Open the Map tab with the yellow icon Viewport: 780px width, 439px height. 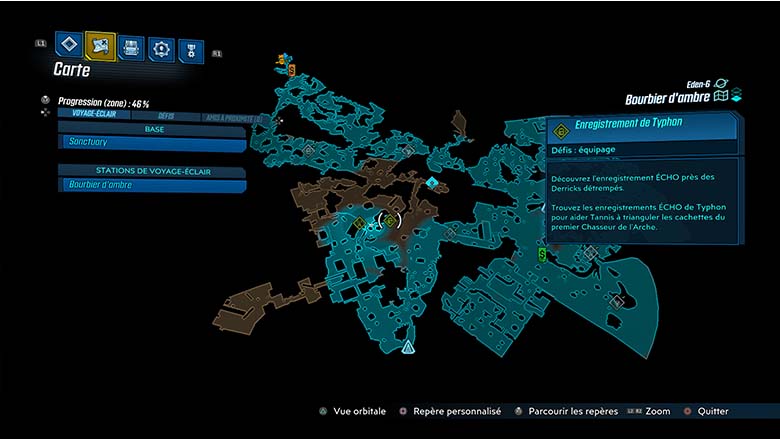click(x=100, y=45)
